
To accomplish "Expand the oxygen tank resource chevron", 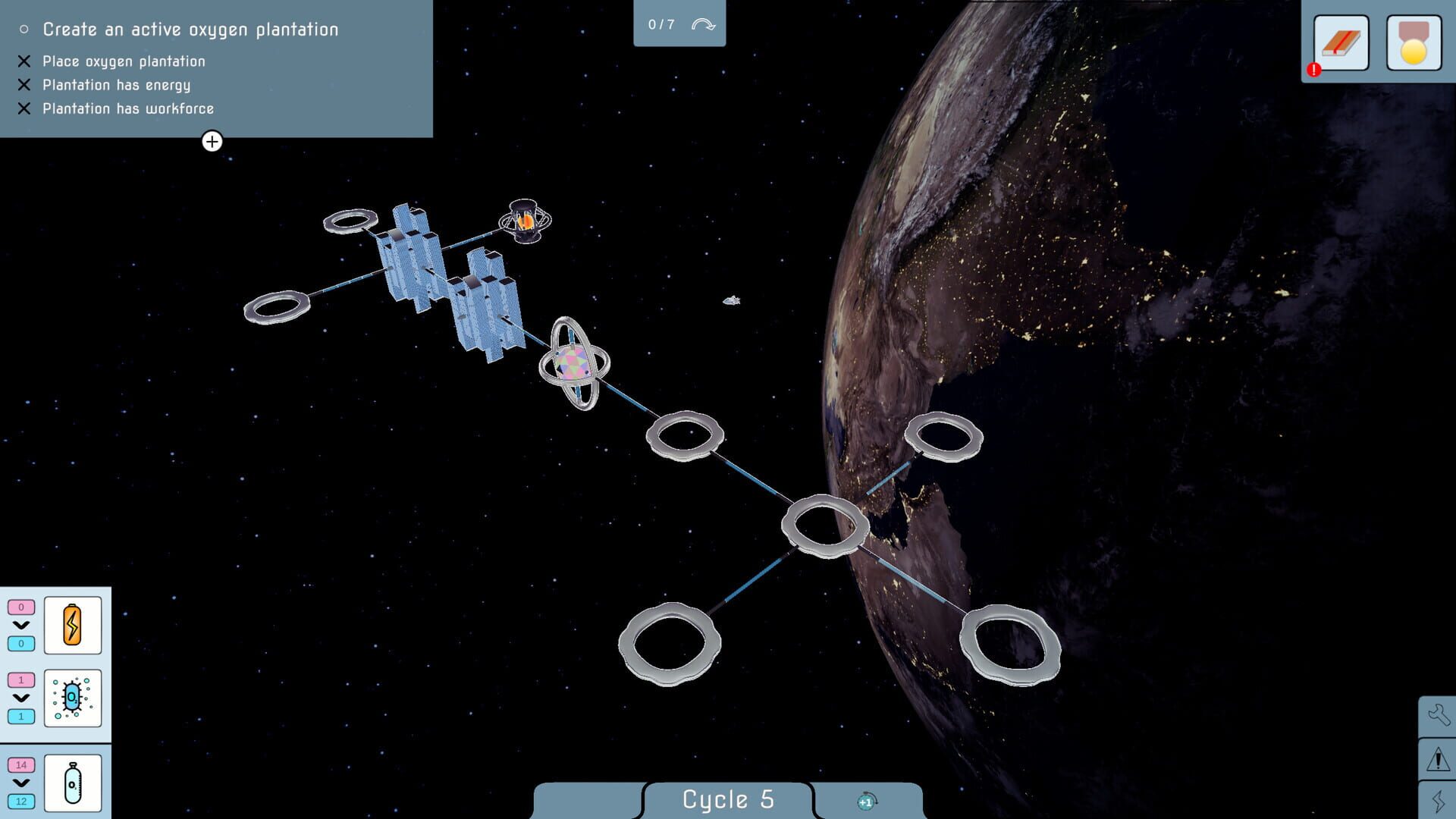I will (20, 781).
